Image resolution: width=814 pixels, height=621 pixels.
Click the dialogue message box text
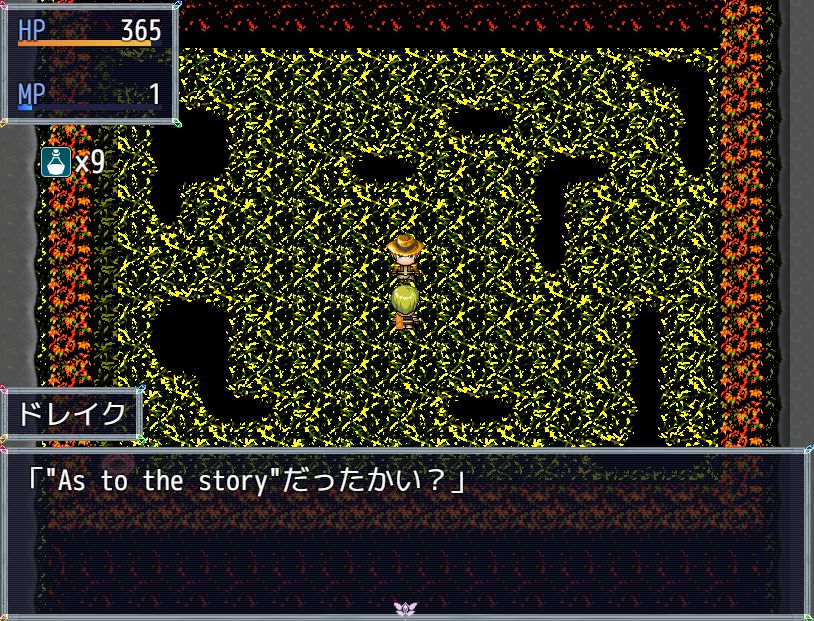pos(246,482)
